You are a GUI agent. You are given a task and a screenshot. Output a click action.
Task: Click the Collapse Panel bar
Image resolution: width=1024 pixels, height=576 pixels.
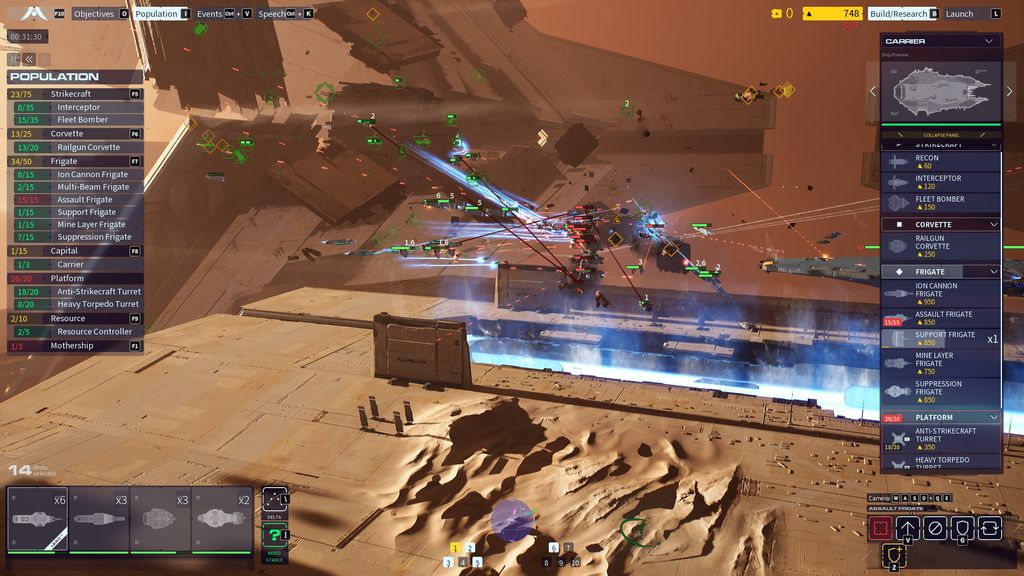(939, 135)
